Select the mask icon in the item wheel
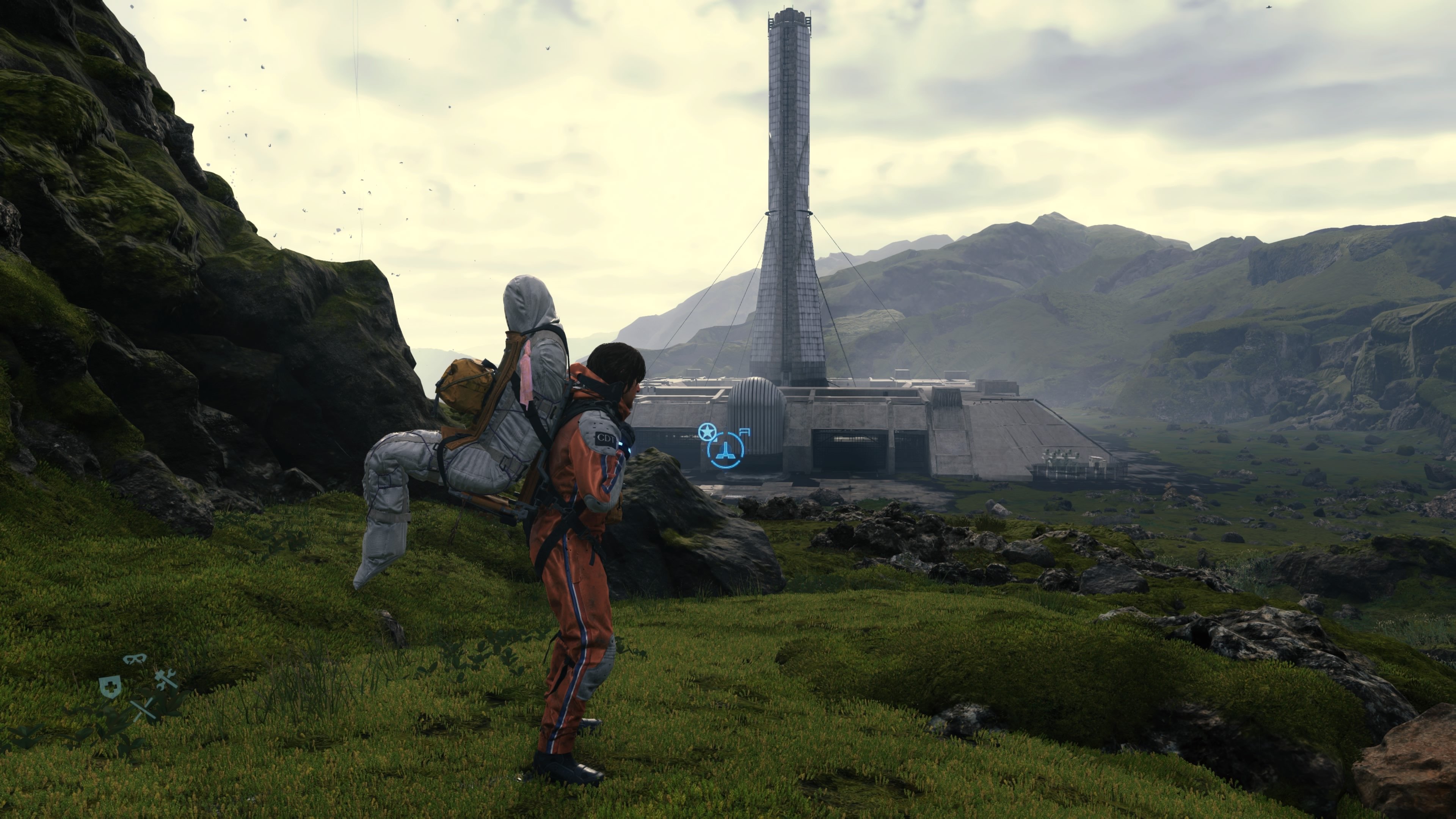 click(x=135, y=659)
